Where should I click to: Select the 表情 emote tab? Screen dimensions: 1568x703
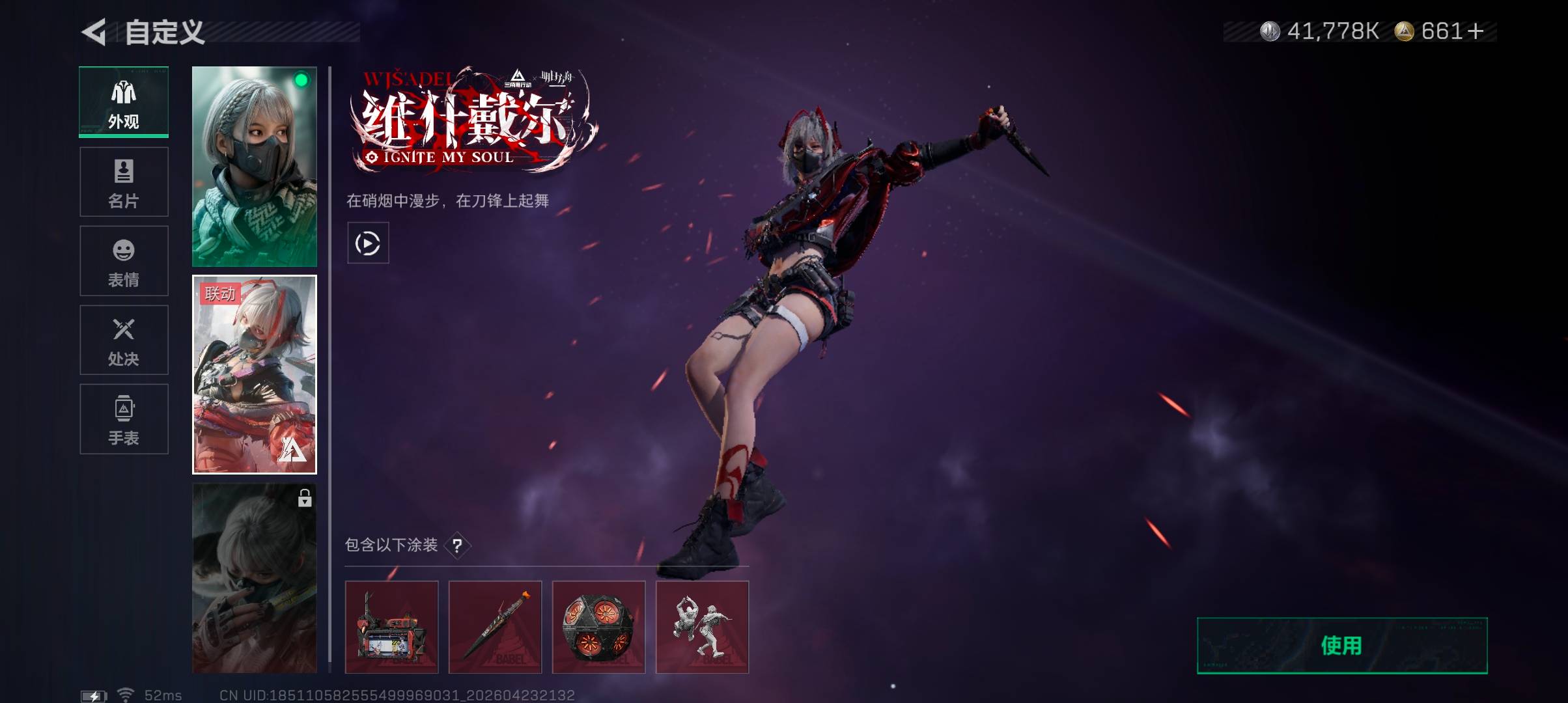click(124, 261)
